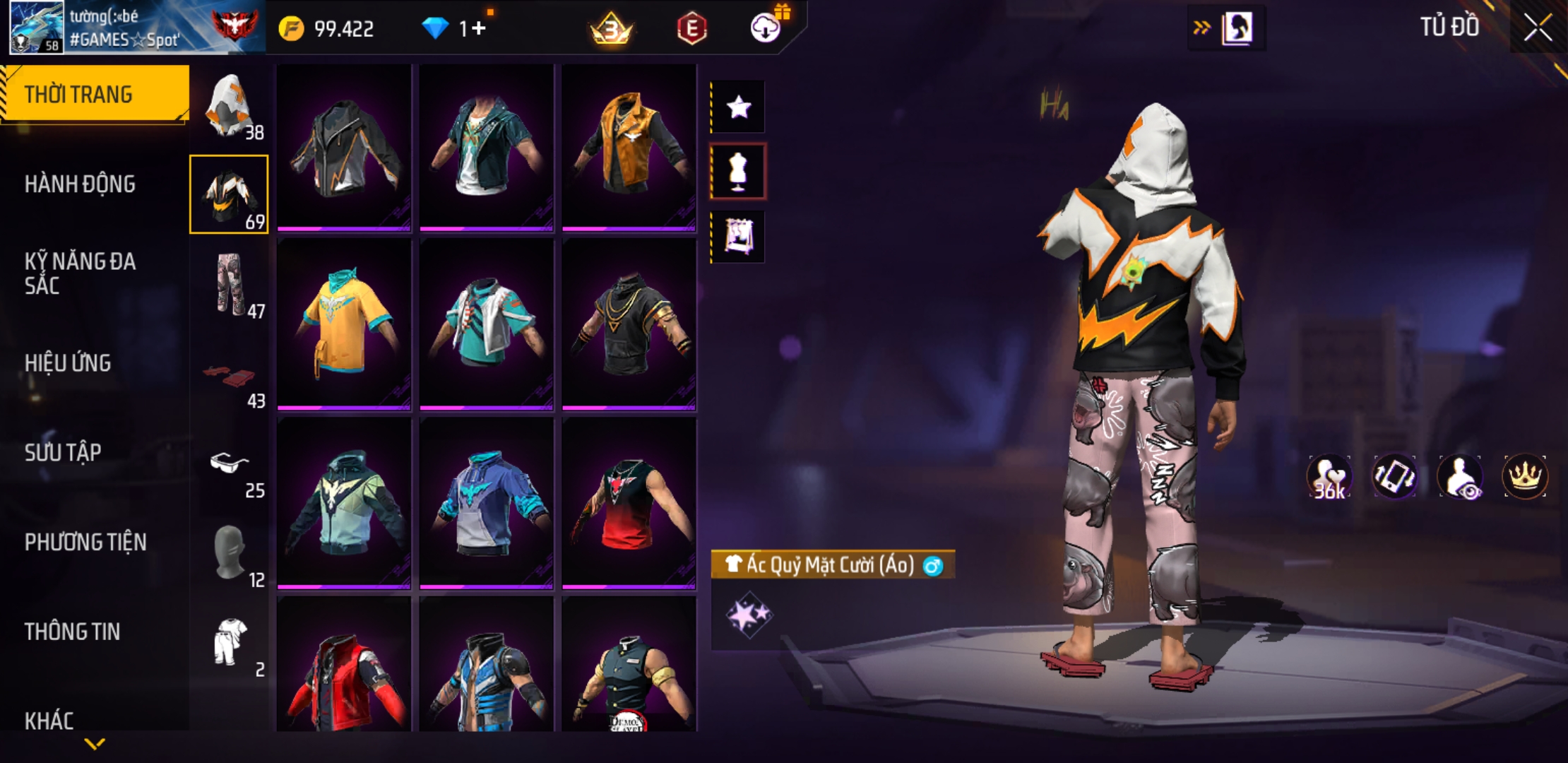Show the Thông Tin tab
The width and height of the screenshot is (1568, 763).
point(72,632)
